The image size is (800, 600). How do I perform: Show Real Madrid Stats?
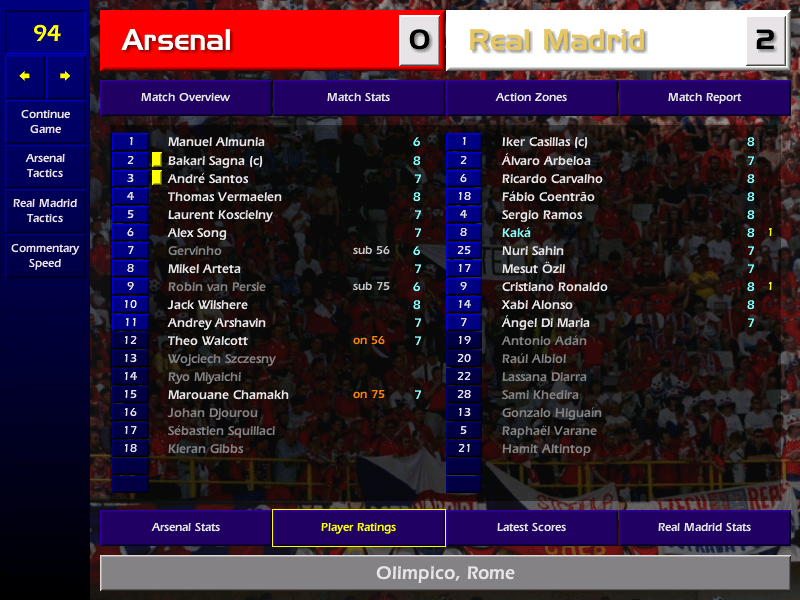[x=704, y=527]
